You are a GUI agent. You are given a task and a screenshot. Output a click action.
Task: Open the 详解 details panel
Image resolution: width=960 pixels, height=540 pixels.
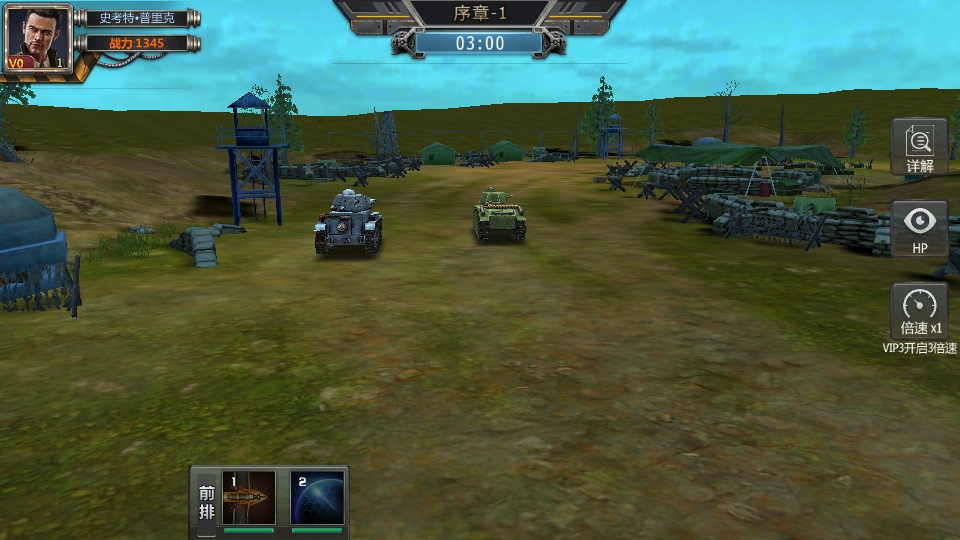click(919, 146)
